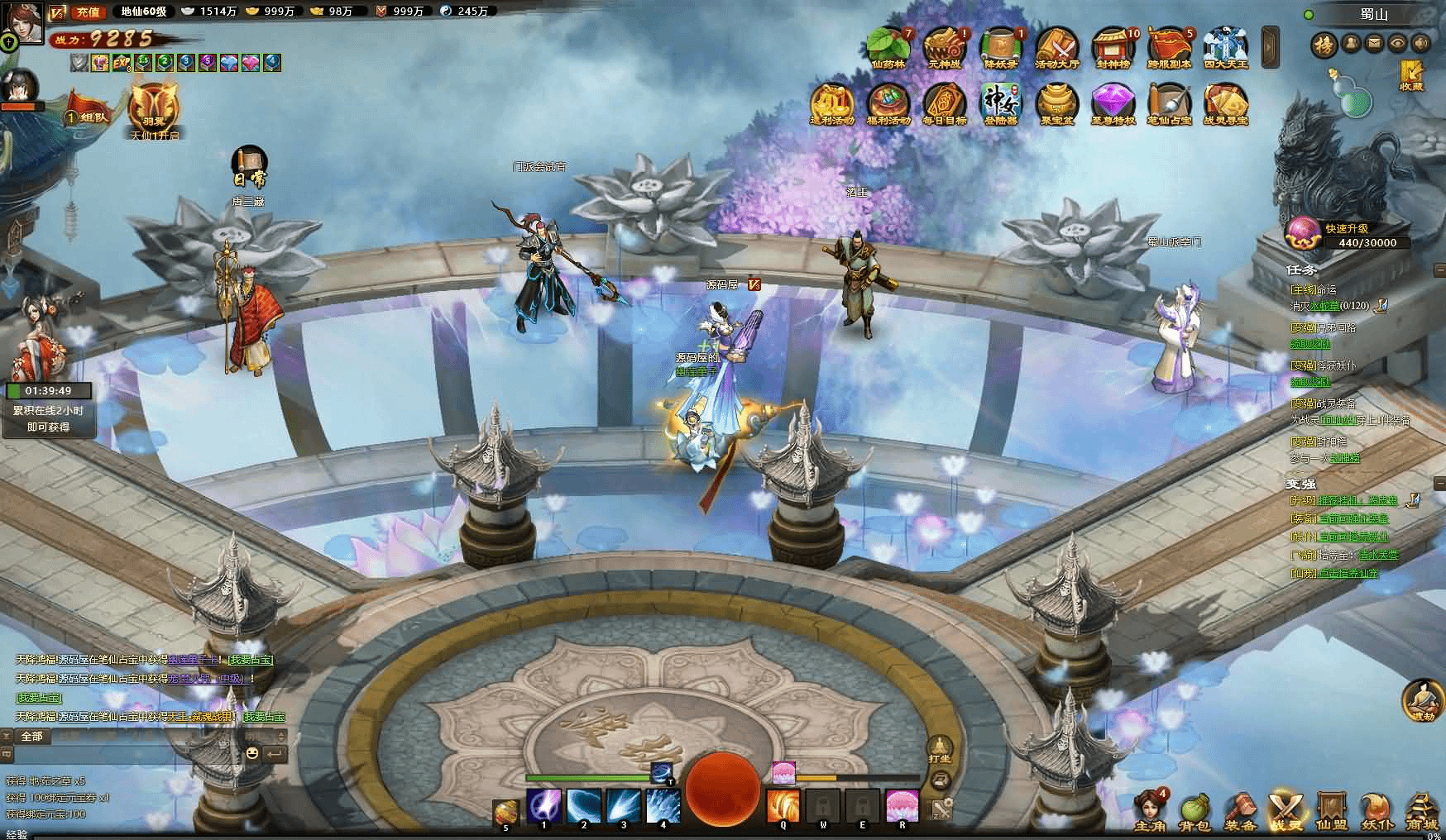Enter the 跨服副本 cross-server dungeon
This screenshot has width=1446, height=840.
click(x=1169, y=46)
